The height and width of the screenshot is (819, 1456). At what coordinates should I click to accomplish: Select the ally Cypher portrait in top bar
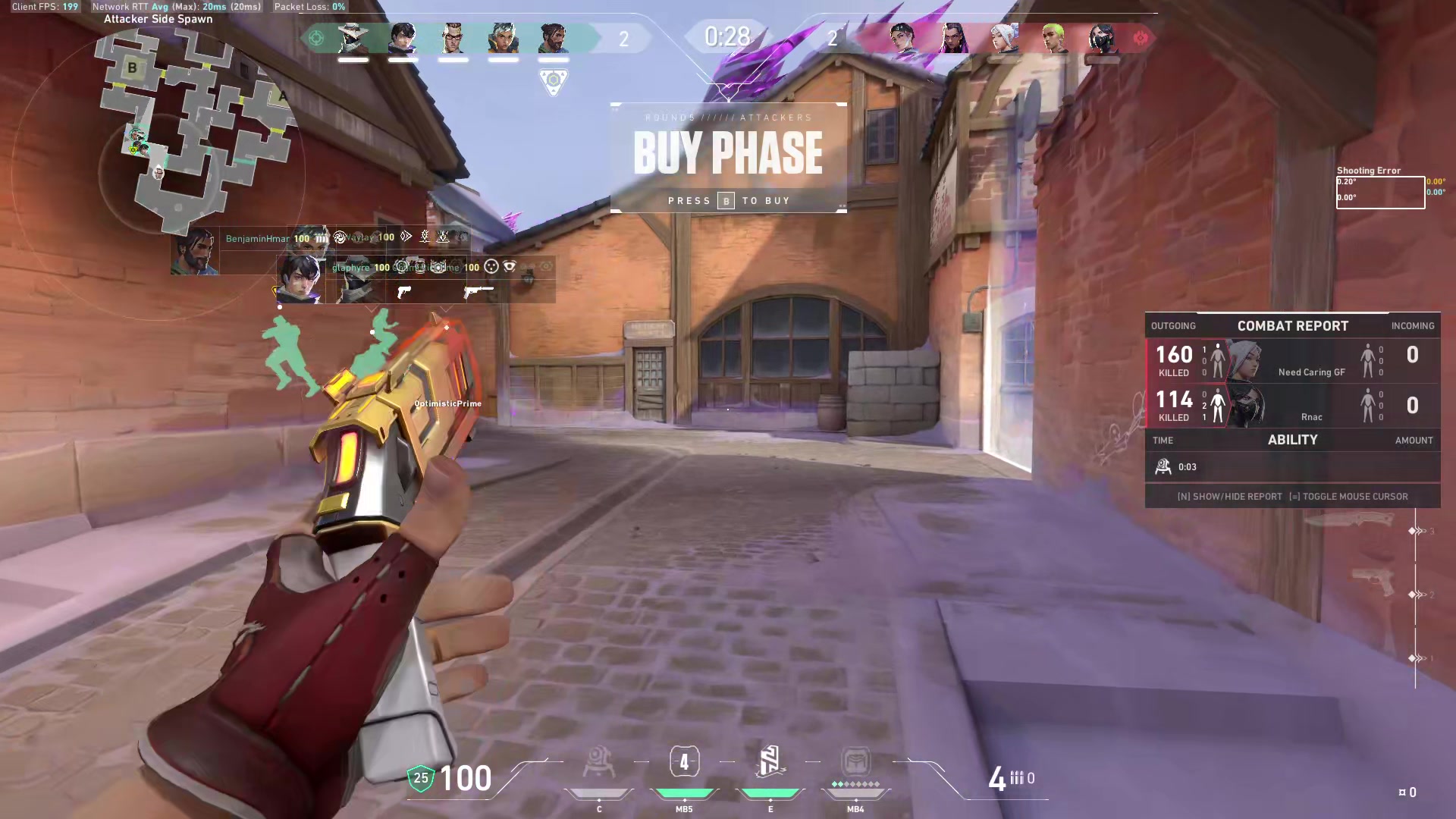click(x=353, y=38)
